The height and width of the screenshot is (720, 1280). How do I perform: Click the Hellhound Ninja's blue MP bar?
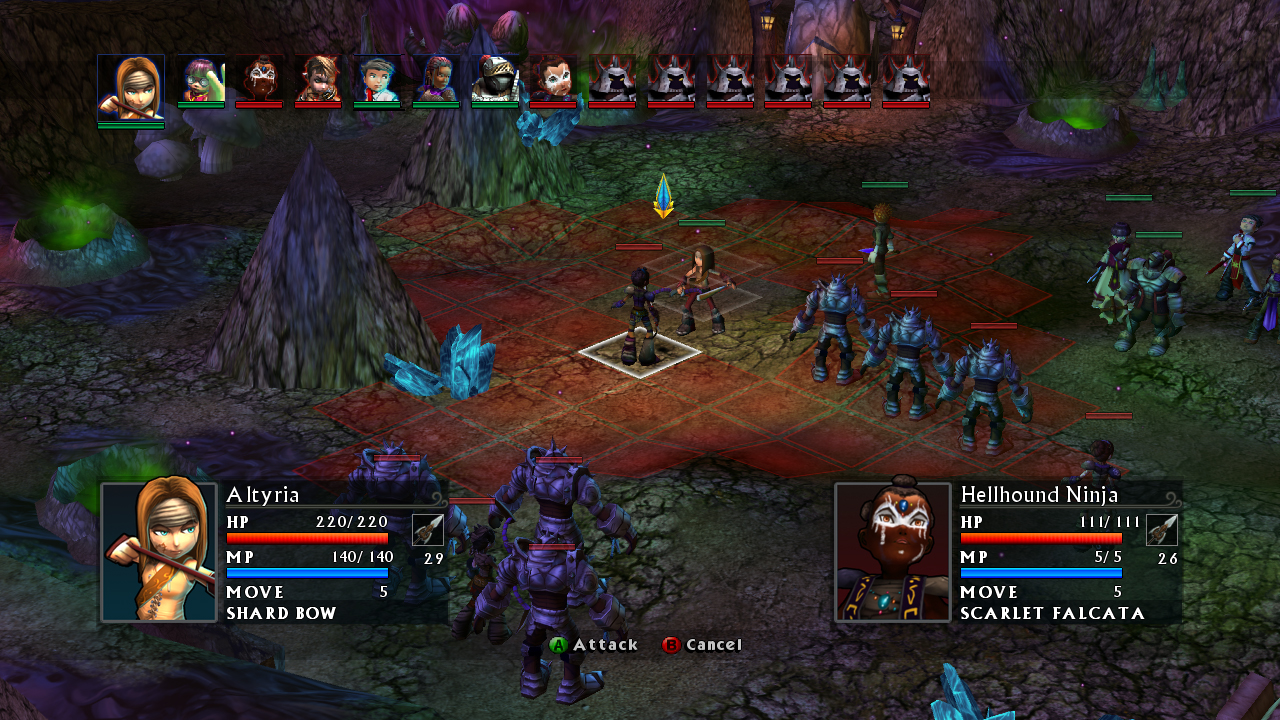(x=1040, y=573)
